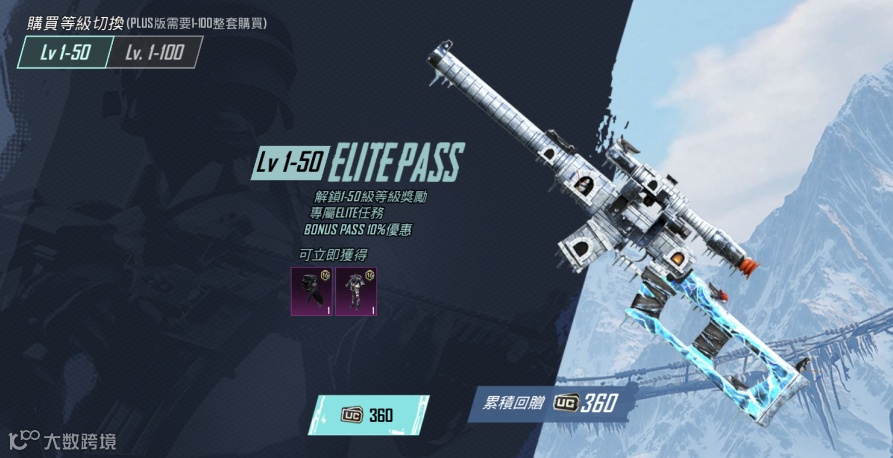Switch to the Lv. 1-100 purchase tab
Viewport: 893px width, 458px height.
154,53
